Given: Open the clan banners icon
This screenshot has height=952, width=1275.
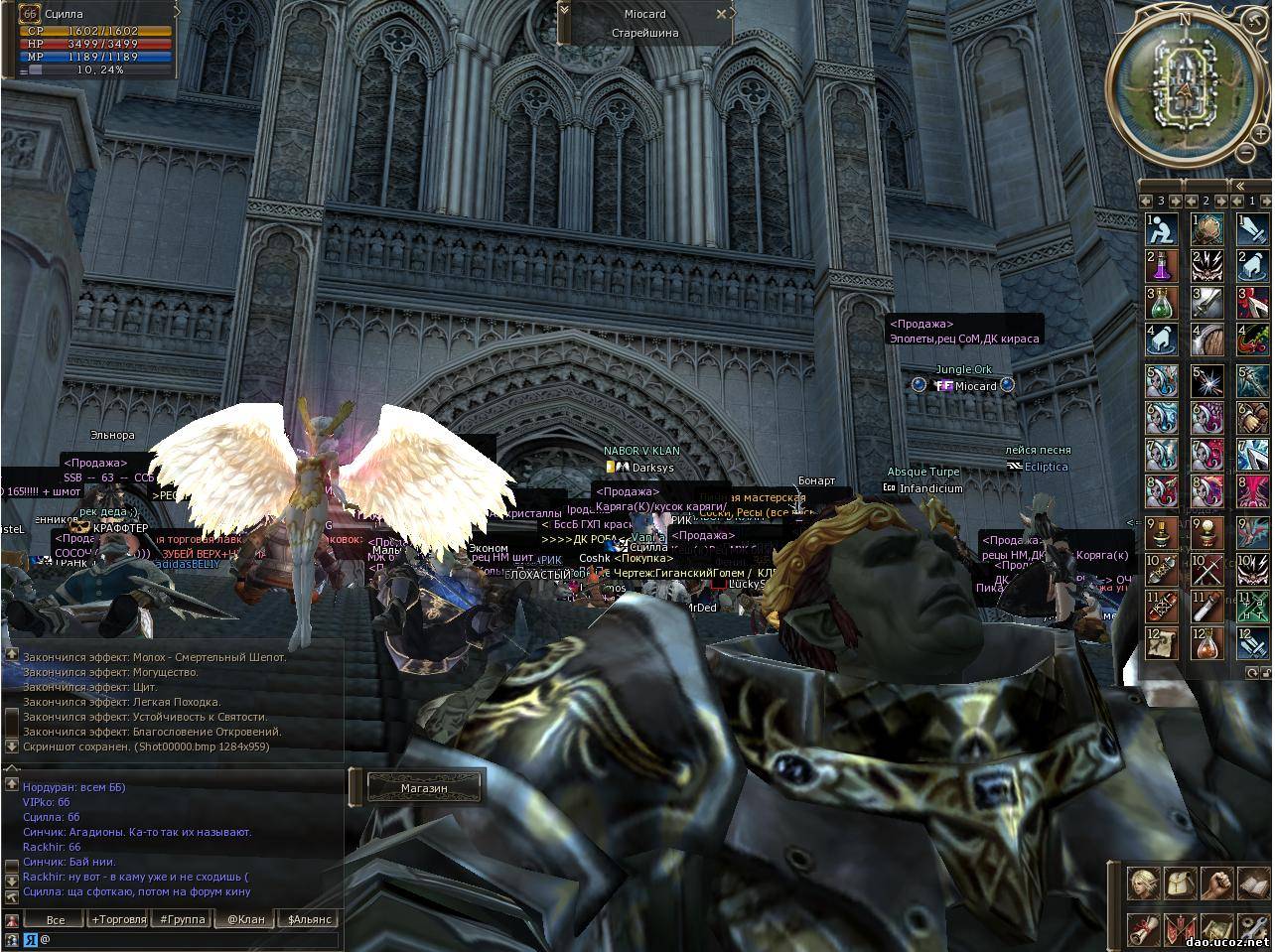Looking at the screenshot, I should (x=1180, y=928).
